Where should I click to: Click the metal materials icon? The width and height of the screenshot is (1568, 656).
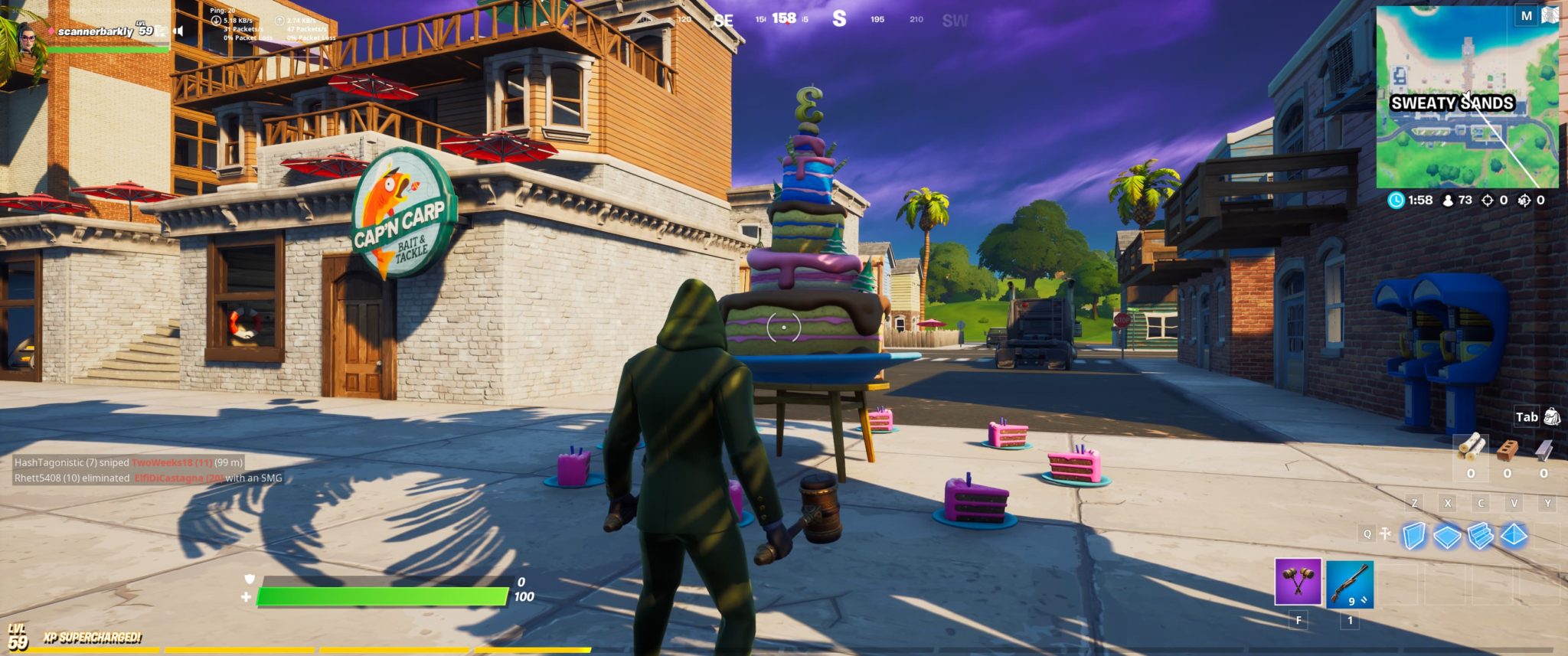[1543, 448]
